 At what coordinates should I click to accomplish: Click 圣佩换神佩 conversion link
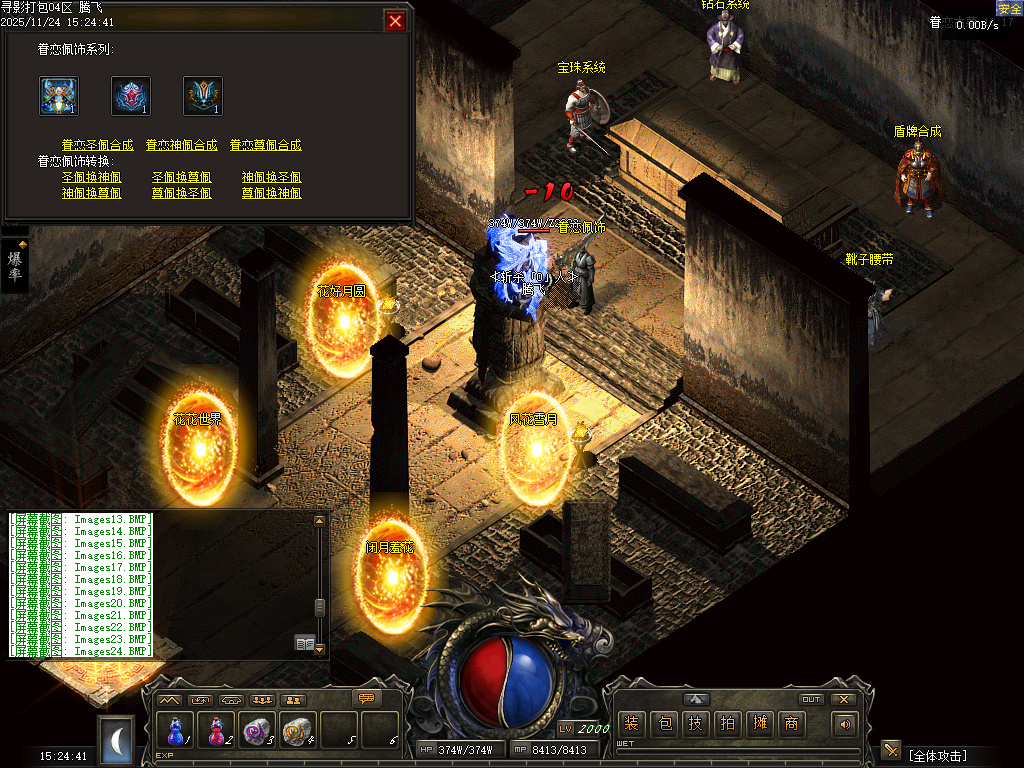[91, 177]
